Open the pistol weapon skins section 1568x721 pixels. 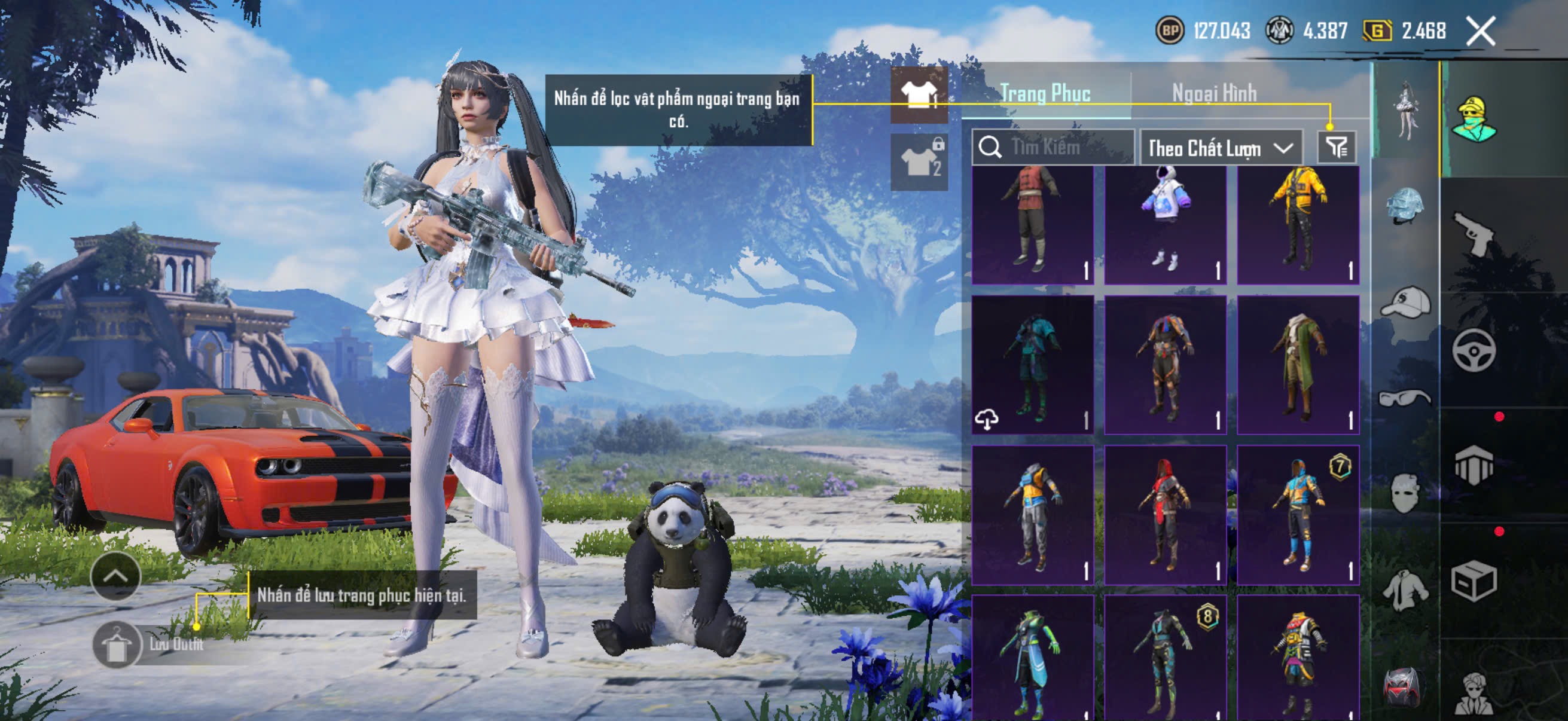(1473, 233)
